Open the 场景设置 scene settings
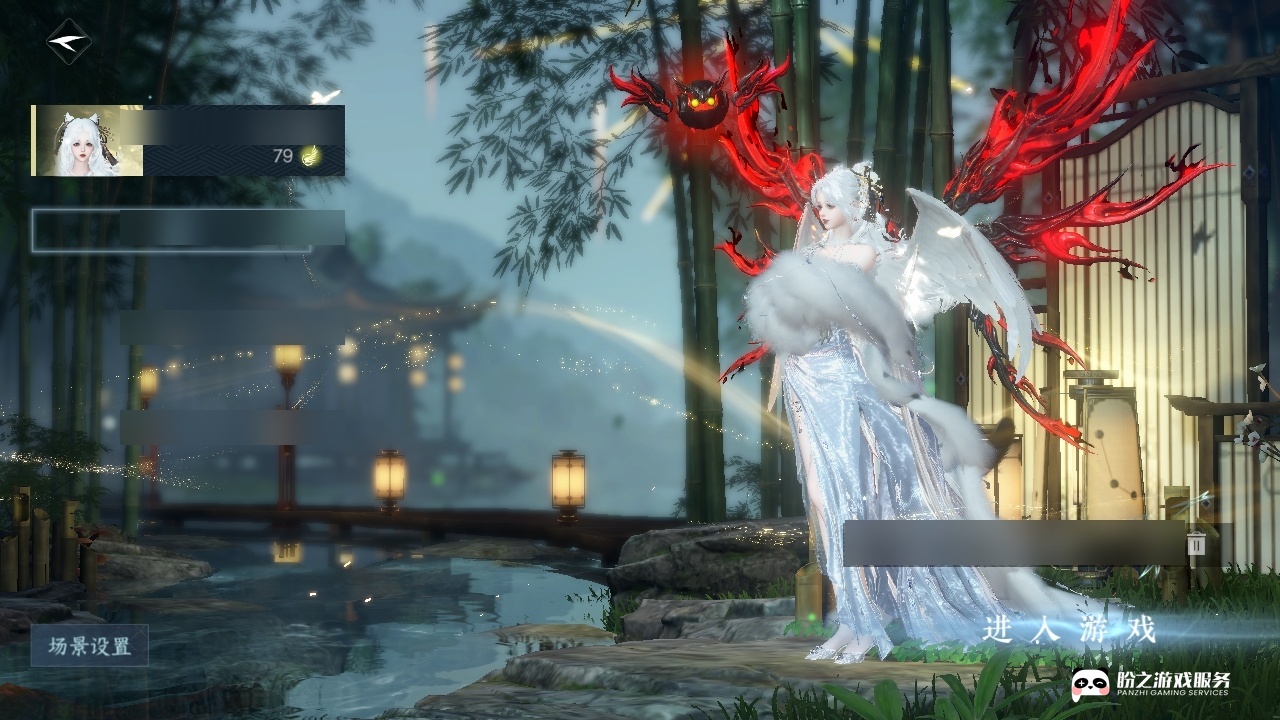1280x720 pixels. [x=90, y=646]
